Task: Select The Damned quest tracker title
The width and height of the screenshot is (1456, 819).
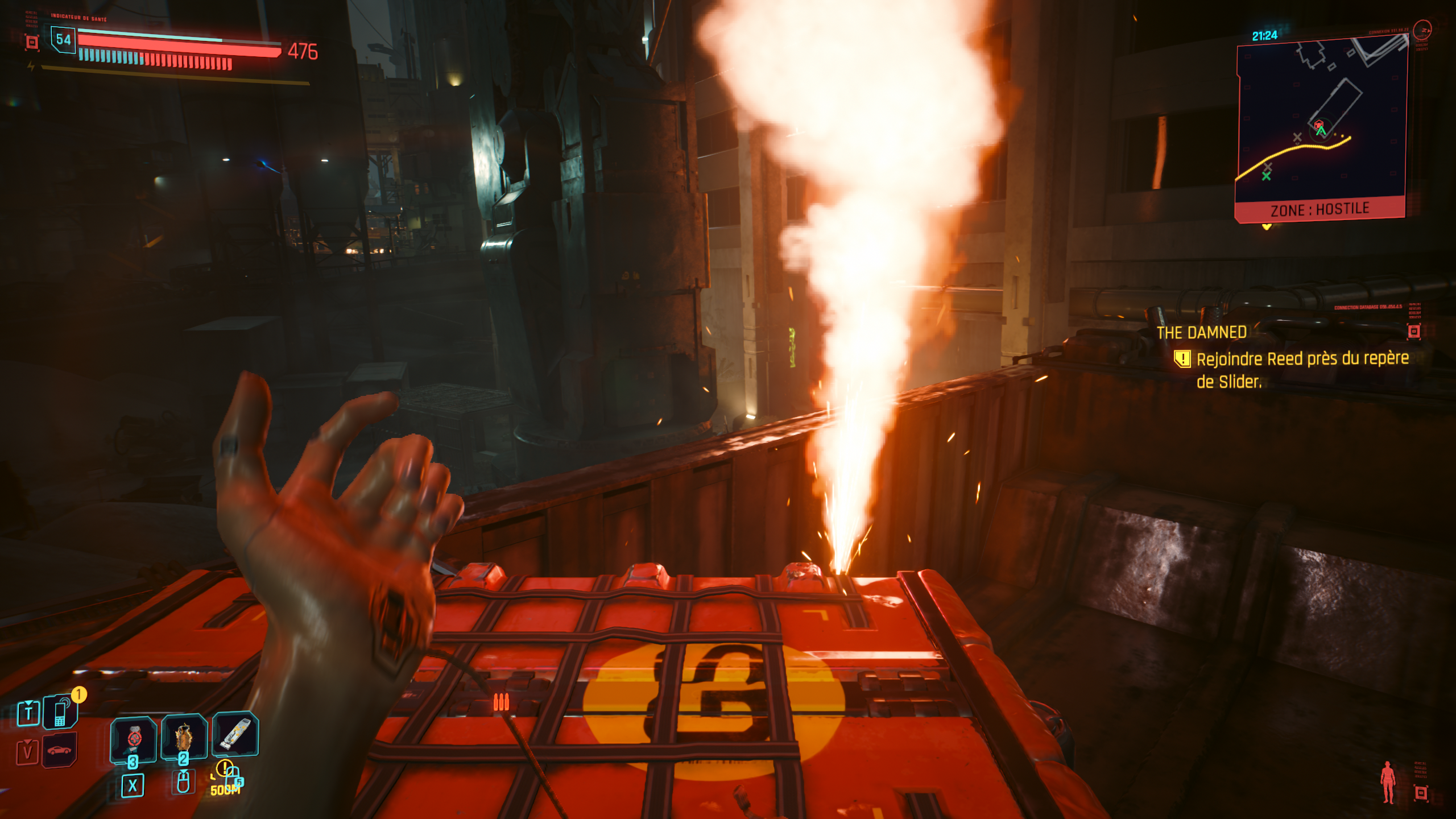Action: (1201, 333)
